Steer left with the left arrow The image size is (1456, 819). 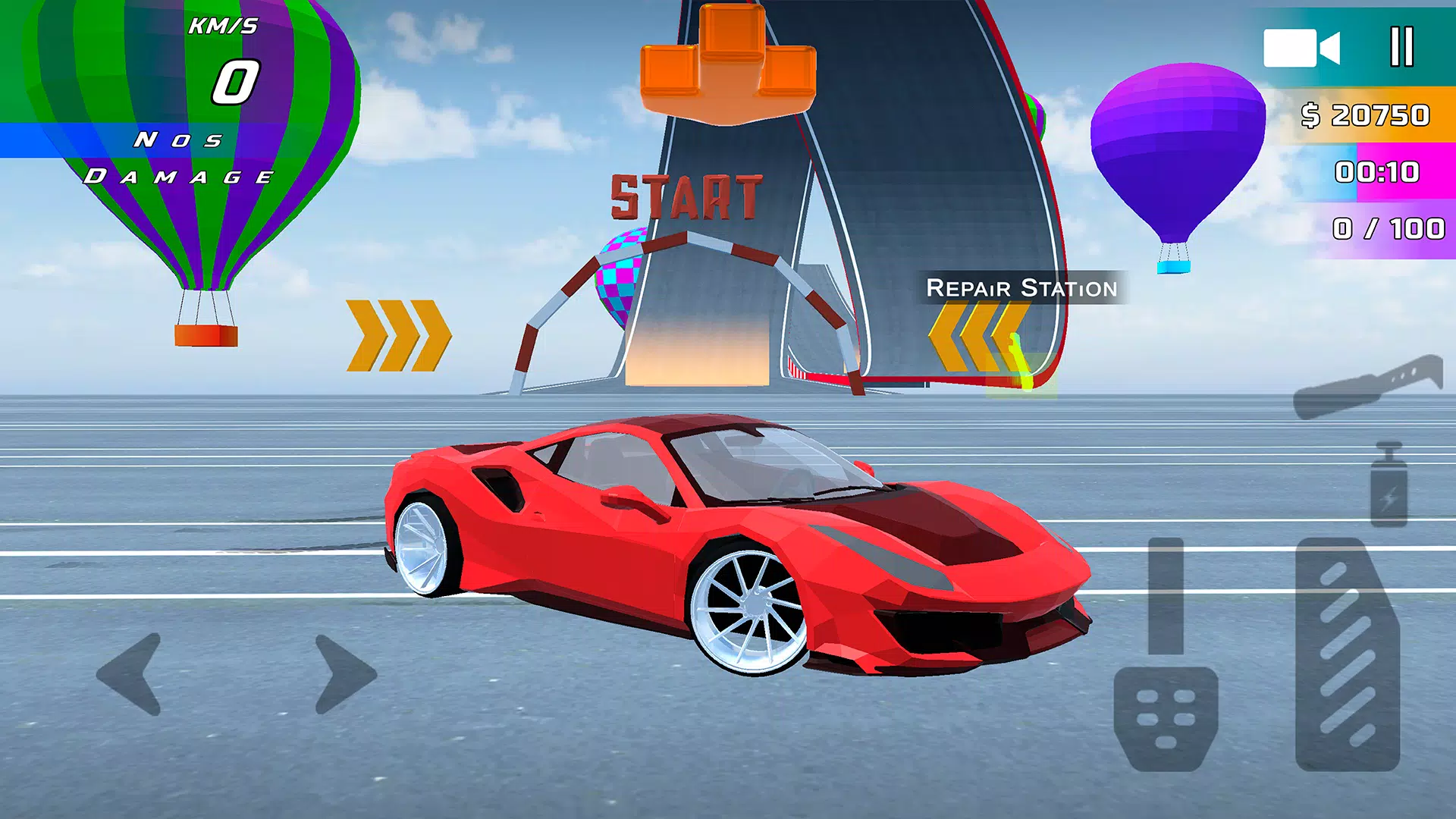tap(130, 674)
